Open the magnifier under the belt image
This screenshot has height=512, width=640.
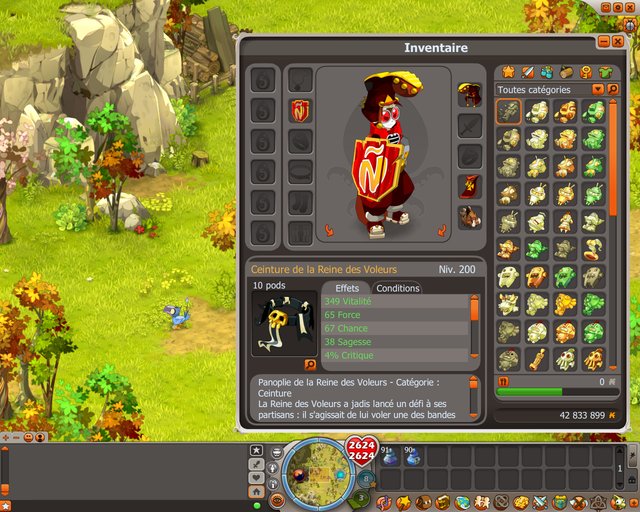pos(309,365)
